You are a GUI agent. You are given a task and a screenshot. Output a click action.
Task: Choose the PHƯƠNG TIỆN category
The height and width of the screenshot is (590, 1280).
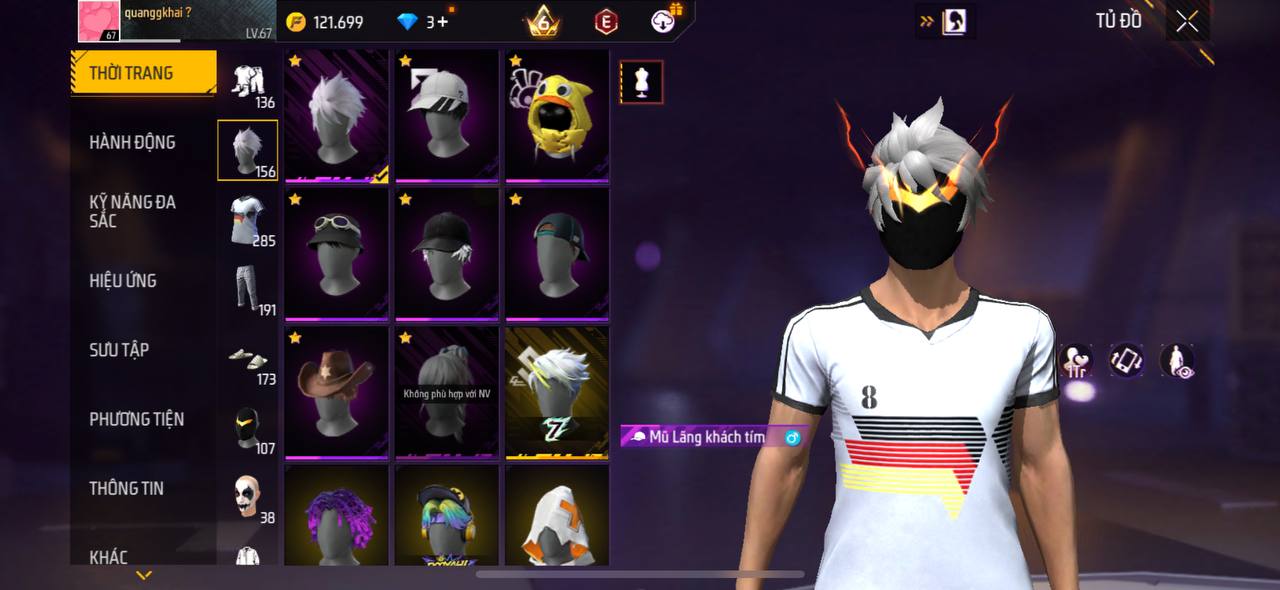tap(137, 419)
